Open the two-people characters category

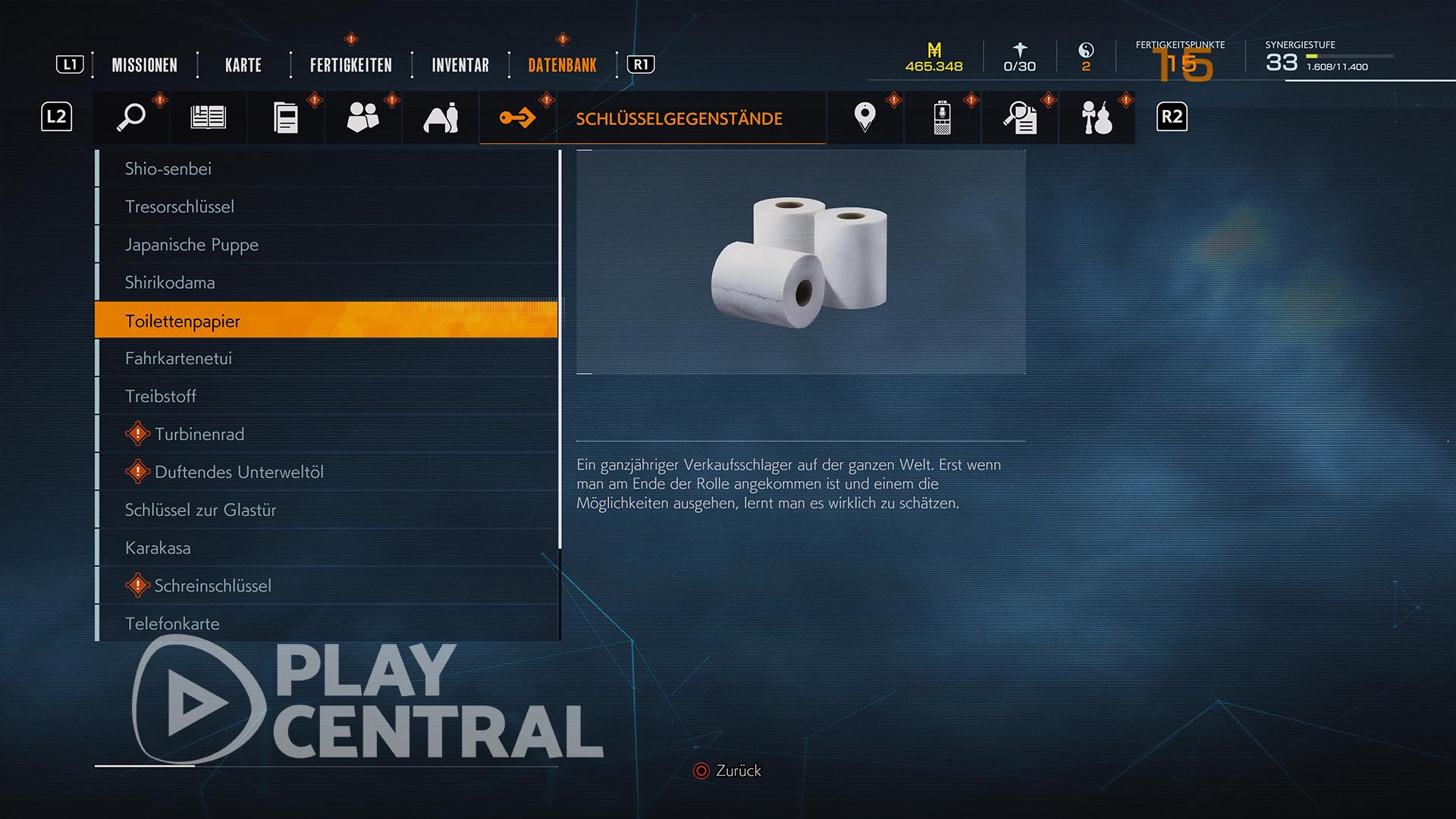(x=362, y=118)
